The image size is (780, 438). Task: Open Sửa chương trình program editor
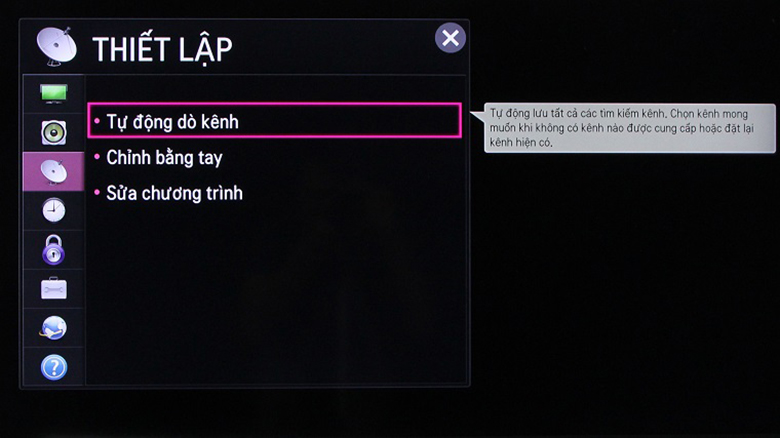pos(174,193)
